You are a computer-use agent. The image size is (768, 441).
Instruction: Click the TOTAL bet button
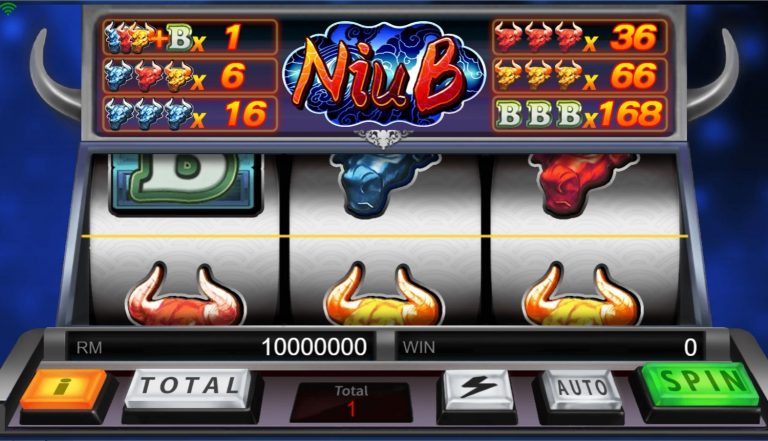[x=188, y=386]
